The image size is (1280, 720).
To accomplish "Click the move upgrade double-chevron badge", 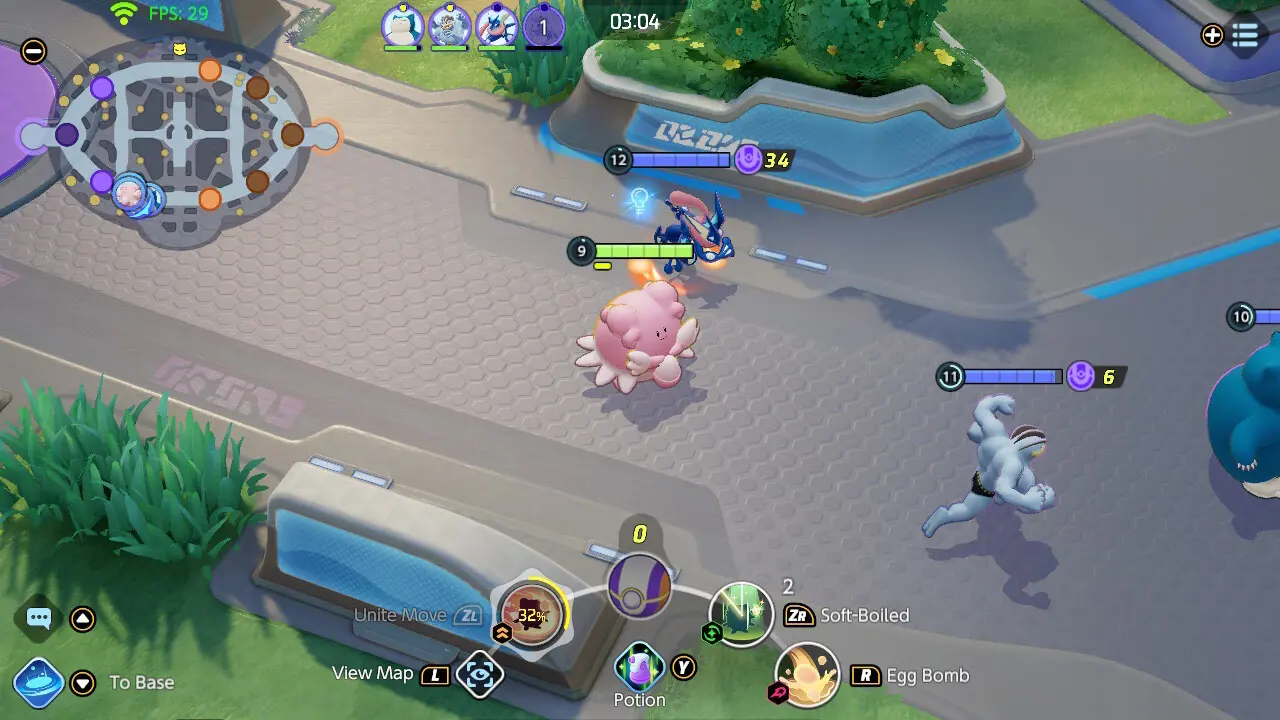I will 500,632.
